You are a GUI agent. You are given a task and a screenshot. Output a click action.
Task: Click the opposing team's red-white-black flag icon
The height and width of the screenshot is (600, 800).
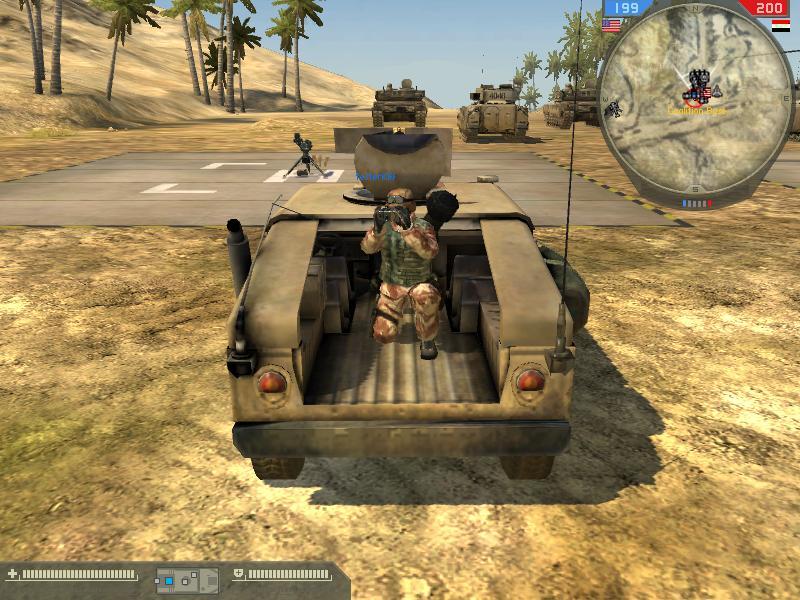(x=780, y=25)
